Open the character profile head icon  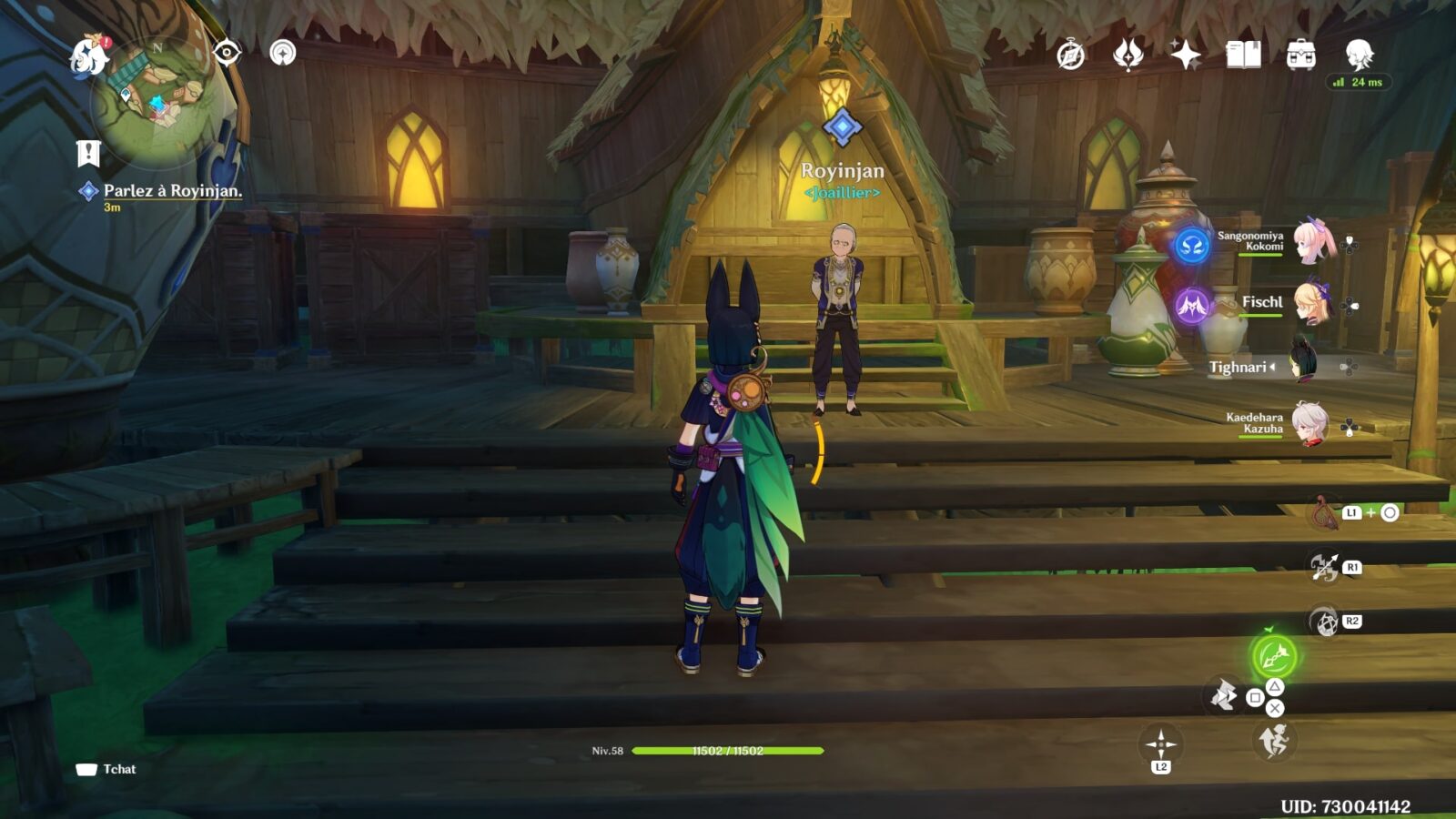(1359, 55)
